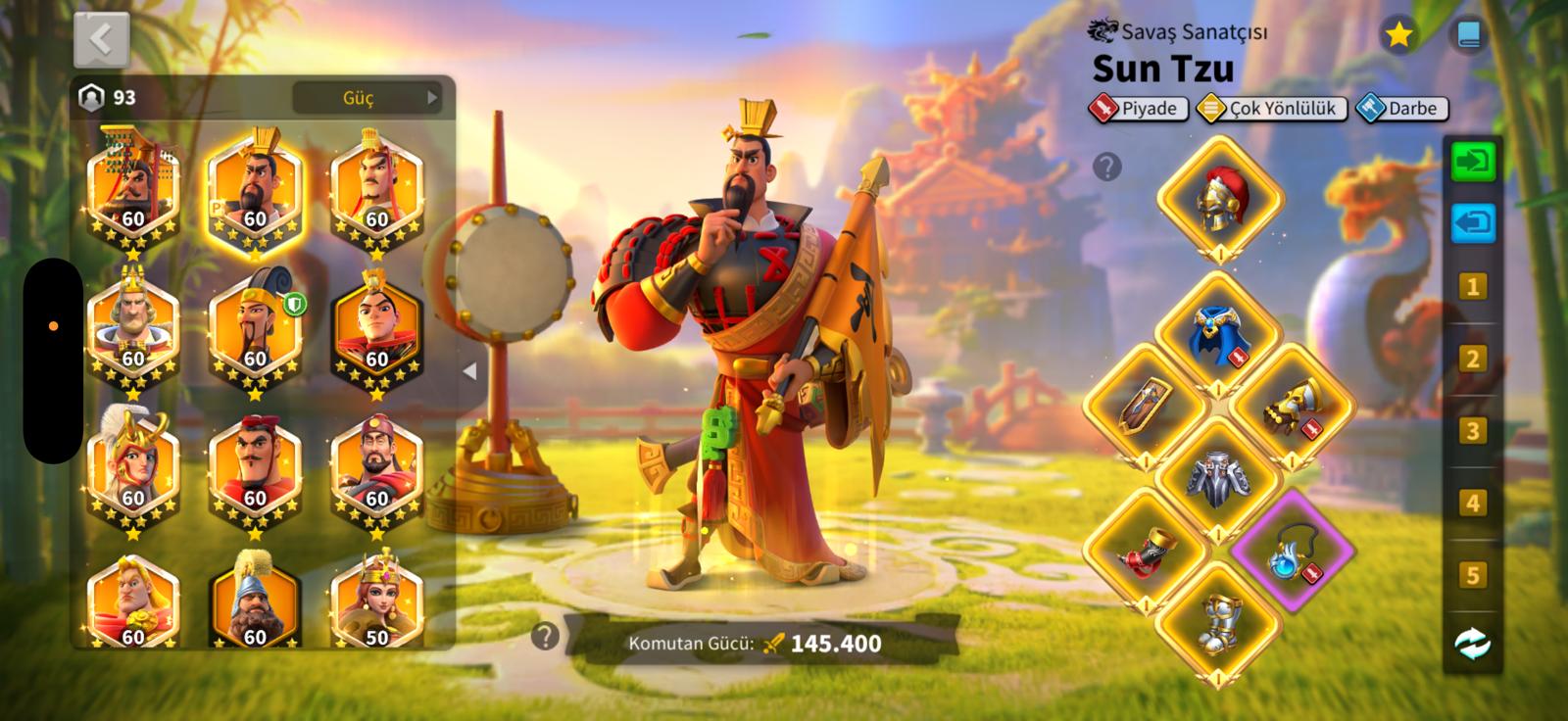The width and height of the screenshot is (1568, 721).
Task: Open the blue book icon
Action: coord(1468,36)
